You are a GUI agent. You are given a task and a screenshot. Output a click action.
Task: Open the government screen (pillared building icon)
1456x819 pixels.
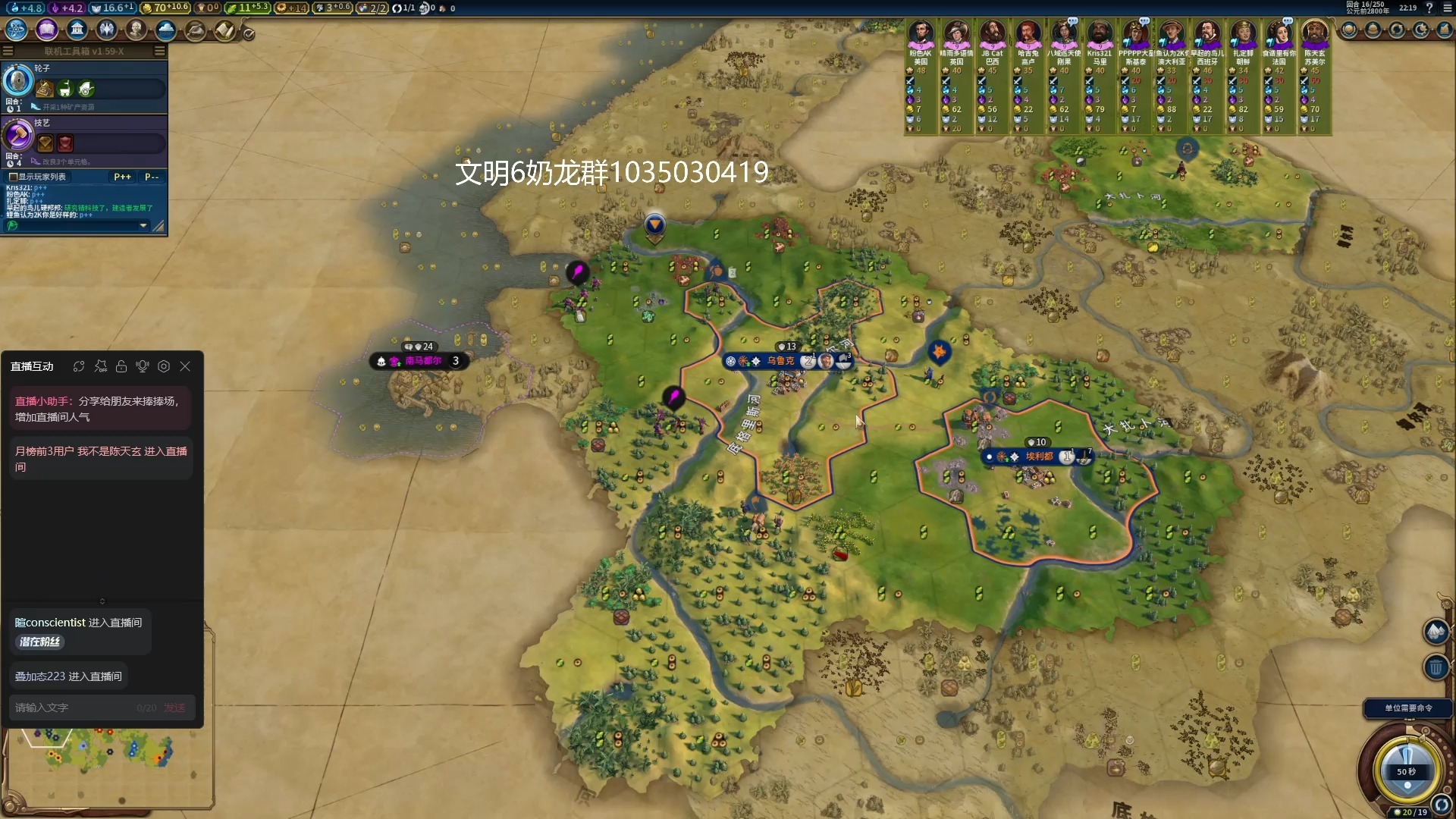(x=77, y=30)
